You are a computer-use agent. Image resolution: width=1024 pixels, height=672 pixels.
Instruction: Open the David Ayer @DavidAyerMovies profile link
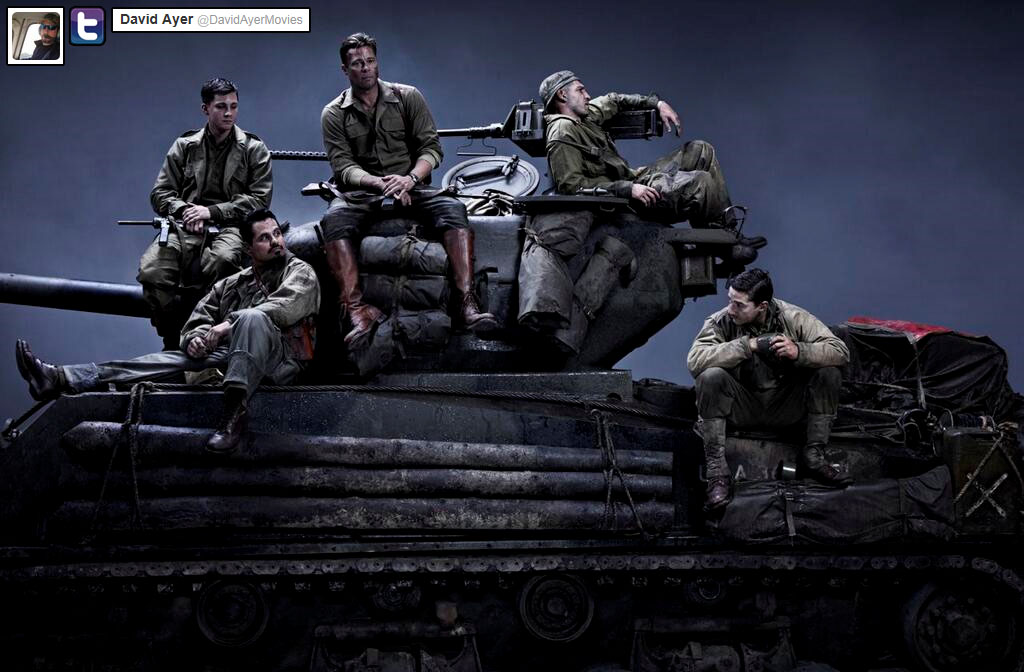[x=210, y=20]
